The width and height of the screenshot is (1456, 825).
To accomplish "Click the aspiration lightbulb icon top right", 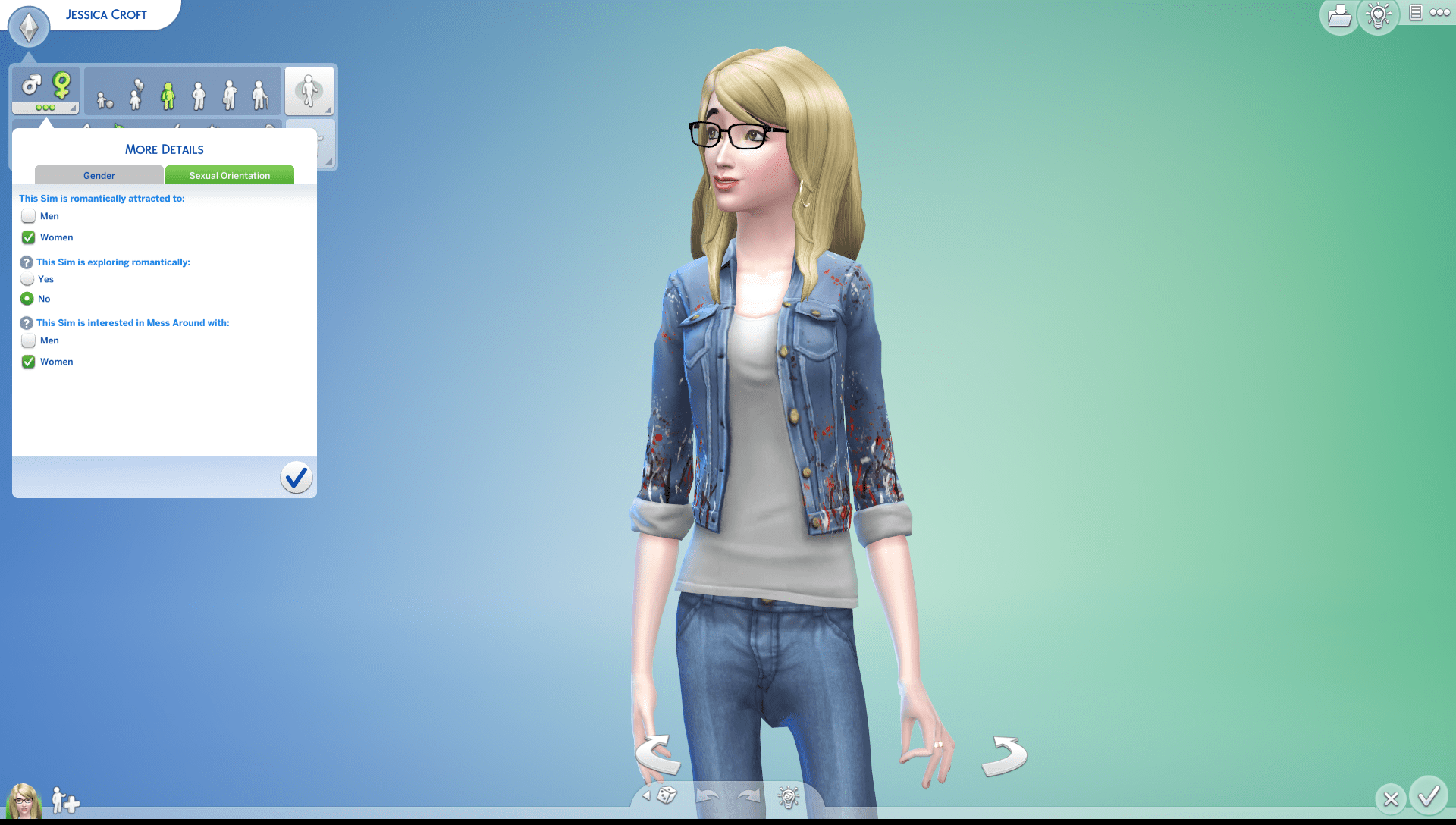I will (1378, 15).
